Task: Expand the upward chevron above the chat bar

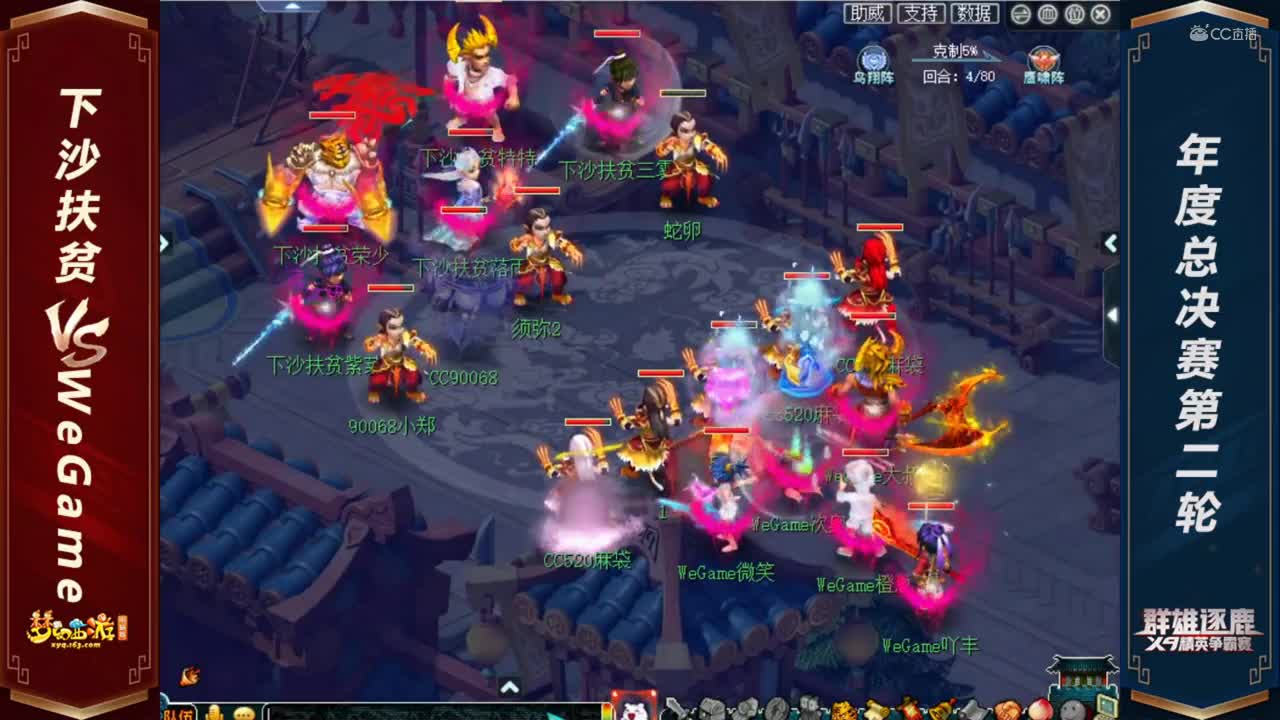Action: [x=509, y=687]
